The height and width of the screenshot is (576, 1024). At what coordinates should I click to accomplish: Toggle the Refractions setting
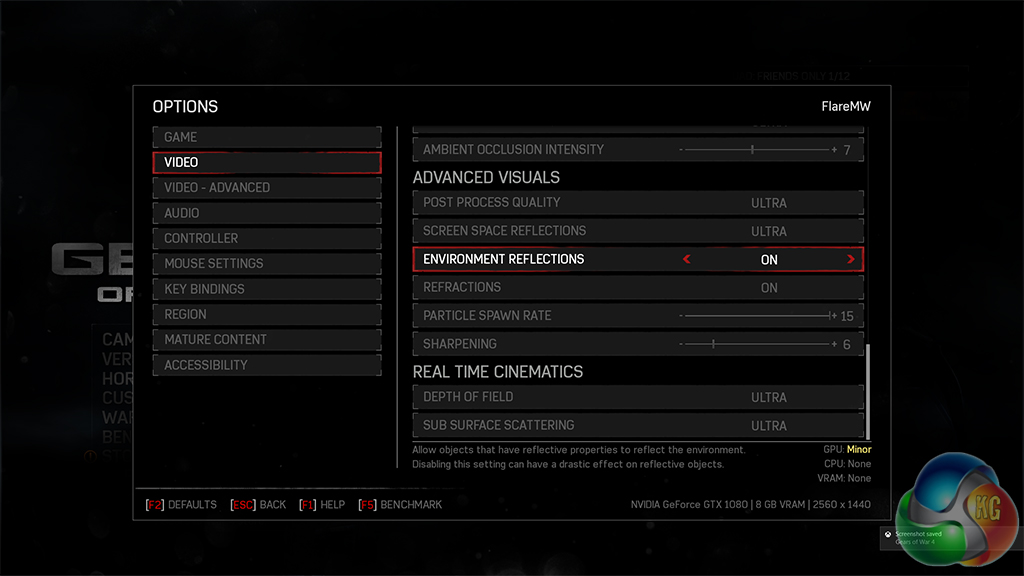(637, 288)
